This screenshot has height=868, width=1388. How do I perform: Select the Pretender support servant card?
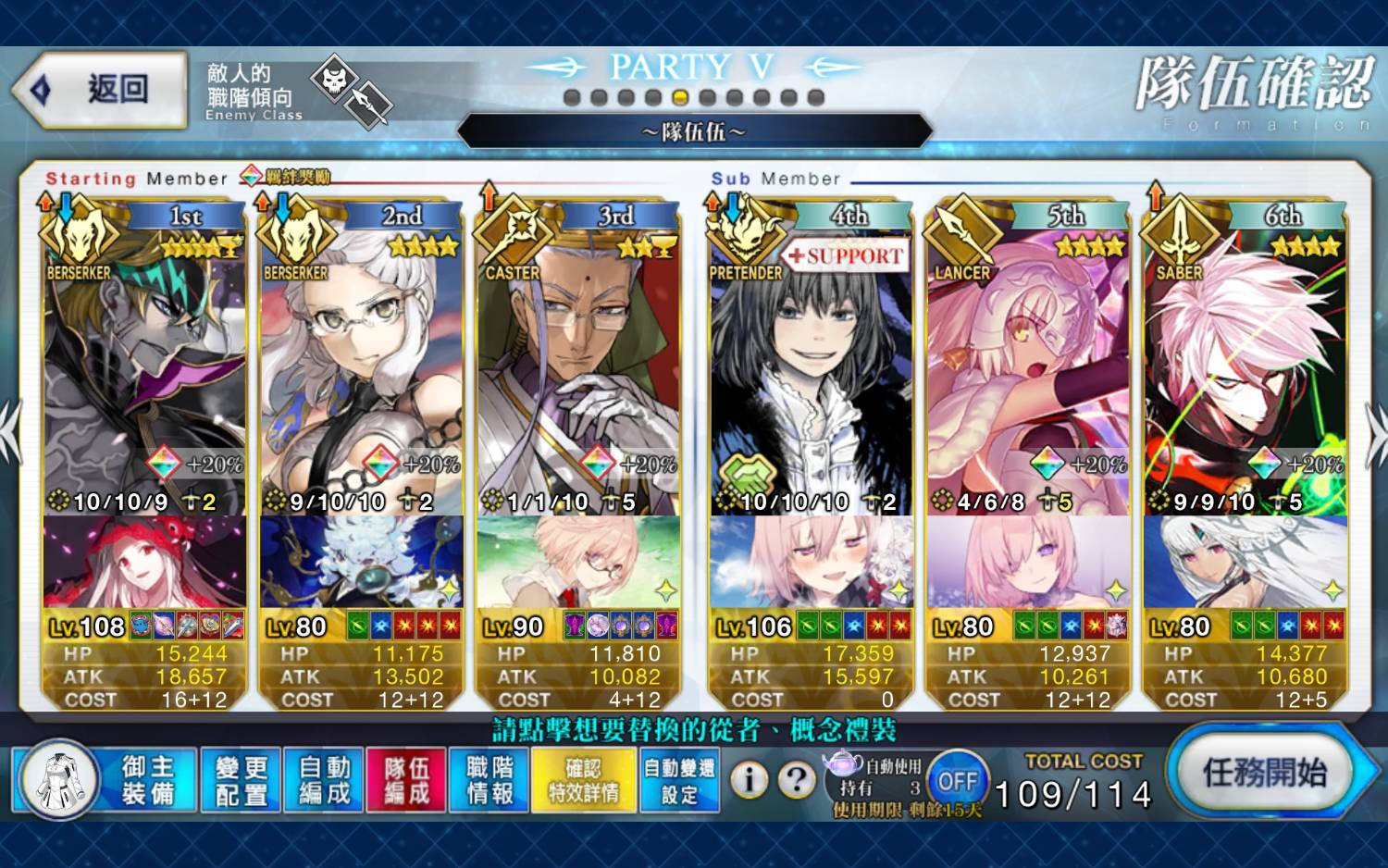[x=811, y=370]
